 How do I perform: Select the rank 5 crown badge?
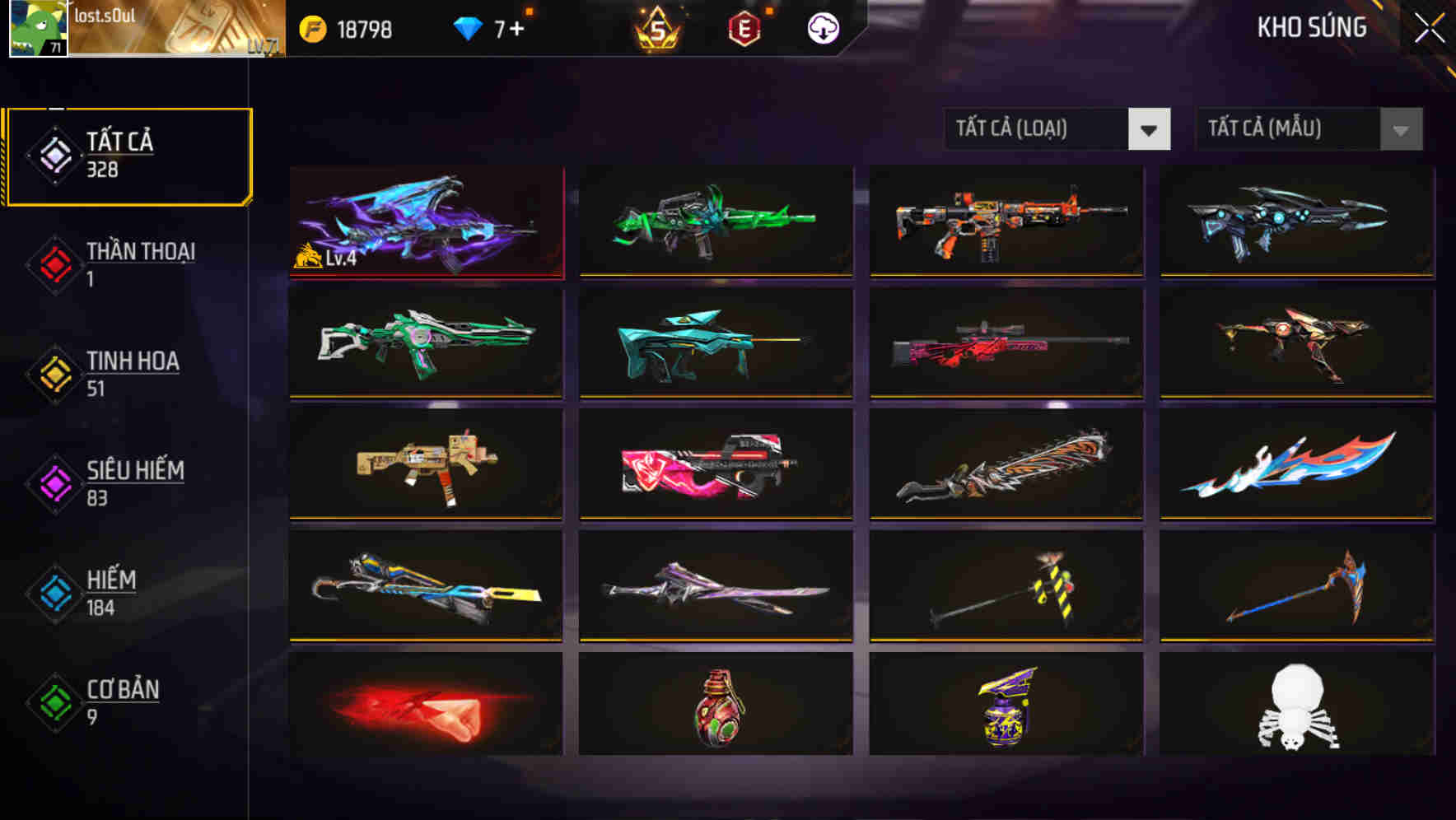655,27
